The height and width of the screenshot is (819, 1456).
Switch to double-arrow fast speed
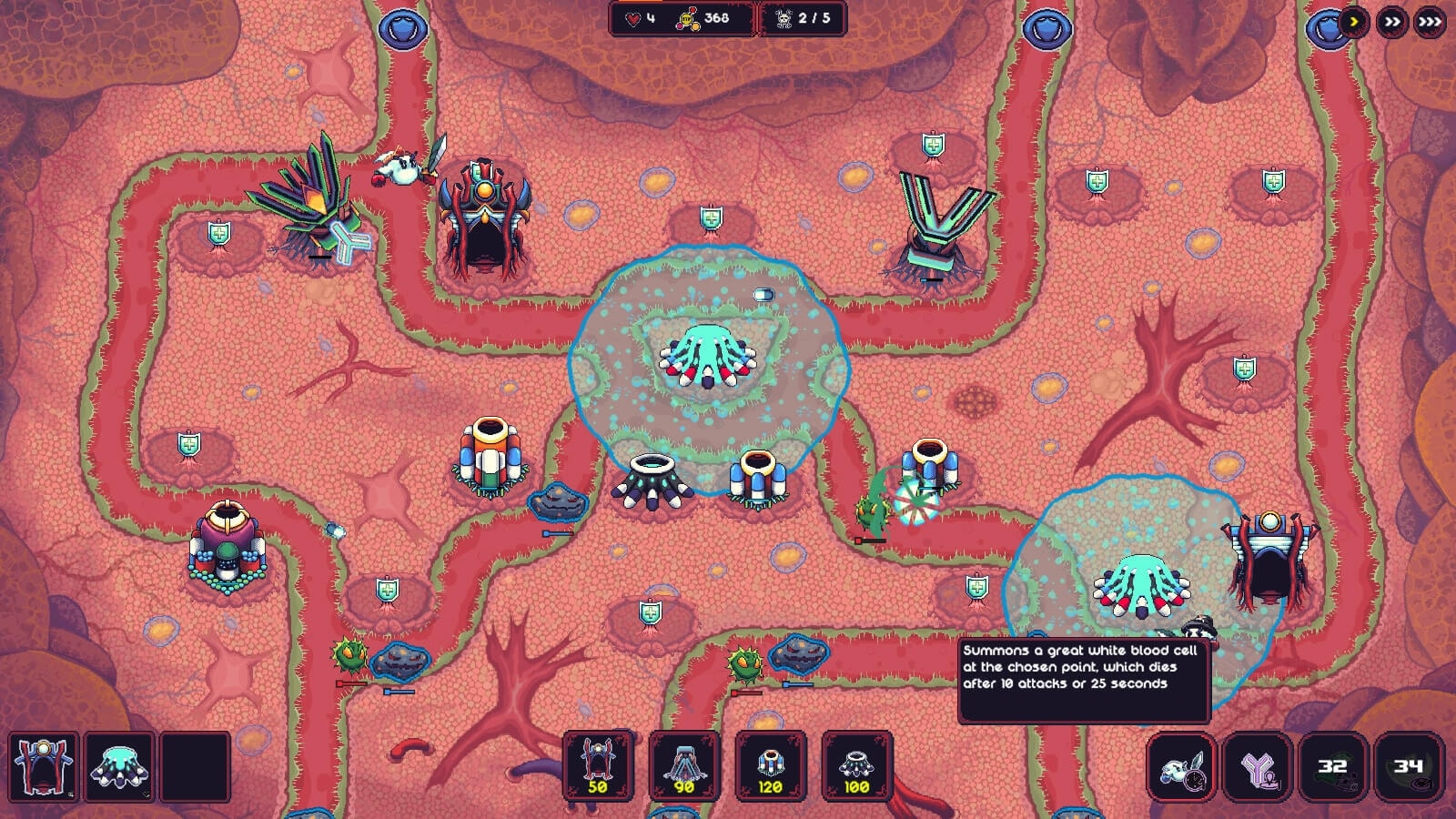[x=1391, y=22]
